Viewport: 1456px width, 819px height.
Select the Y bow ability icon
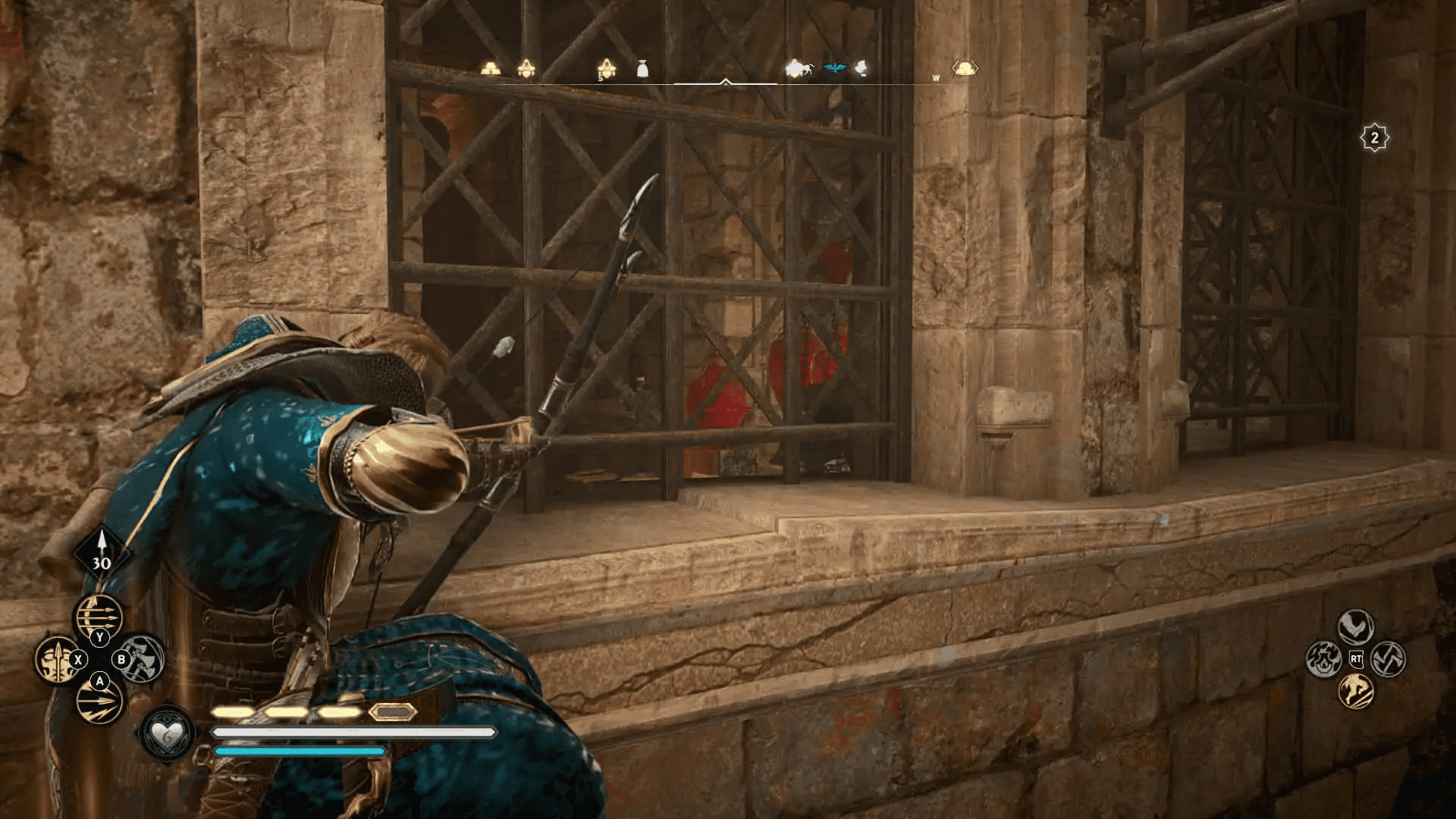coord(99,614)
